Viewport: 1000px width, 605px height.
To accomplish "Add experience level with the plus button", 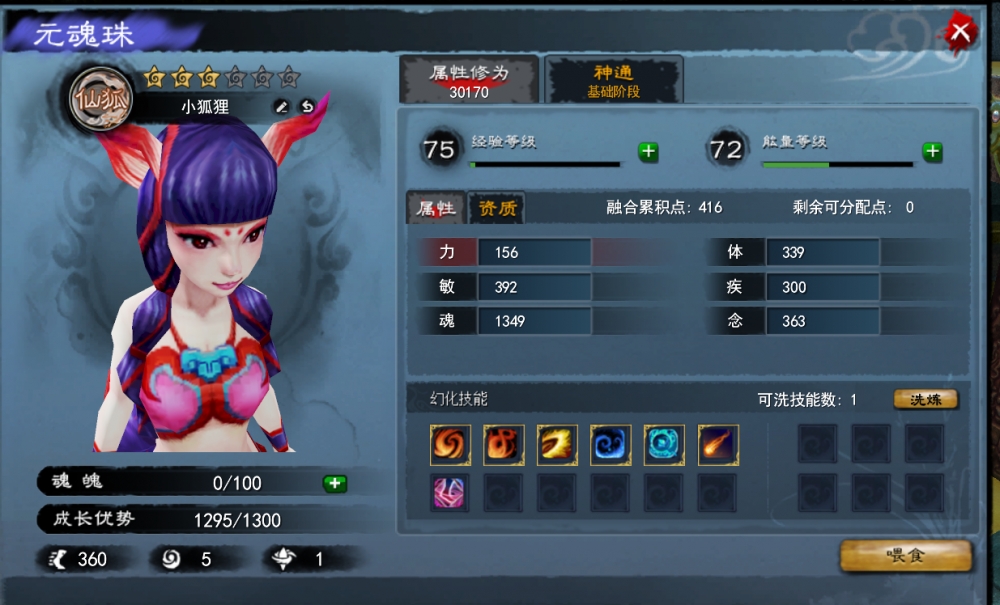I will coord(648,152).
